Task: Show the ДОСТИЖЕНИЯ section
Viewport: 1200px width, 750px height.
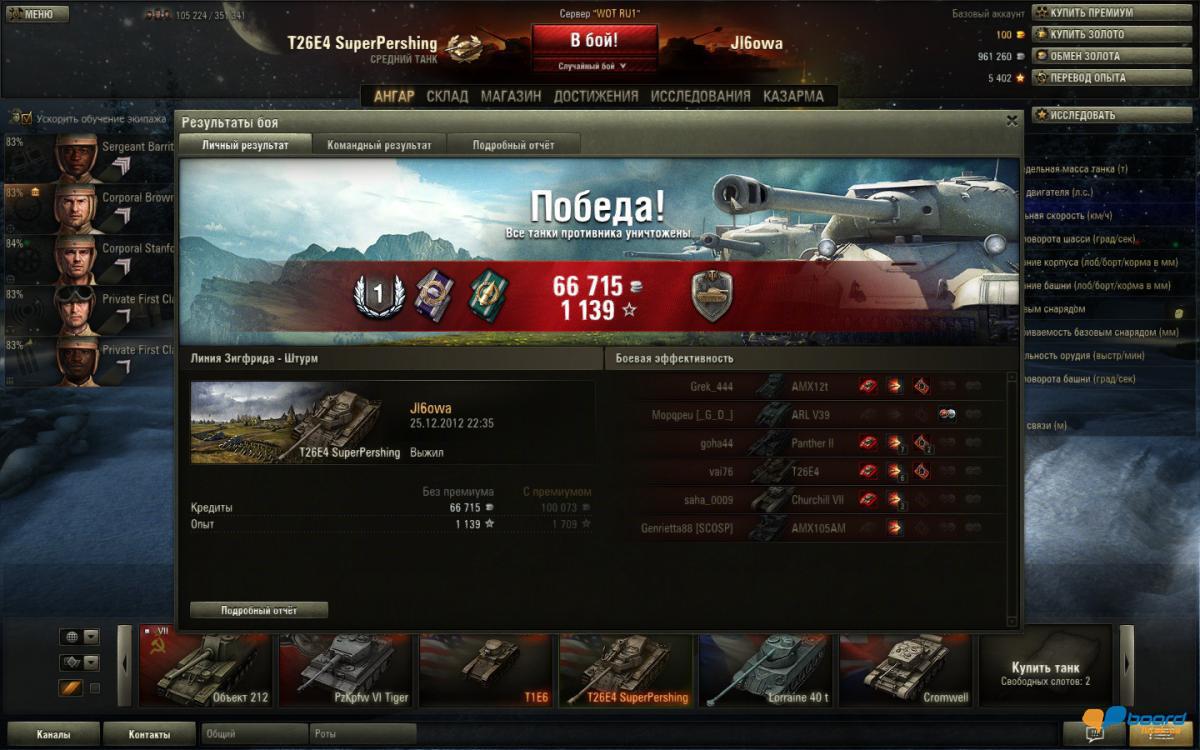Action: tap(595, 96)
